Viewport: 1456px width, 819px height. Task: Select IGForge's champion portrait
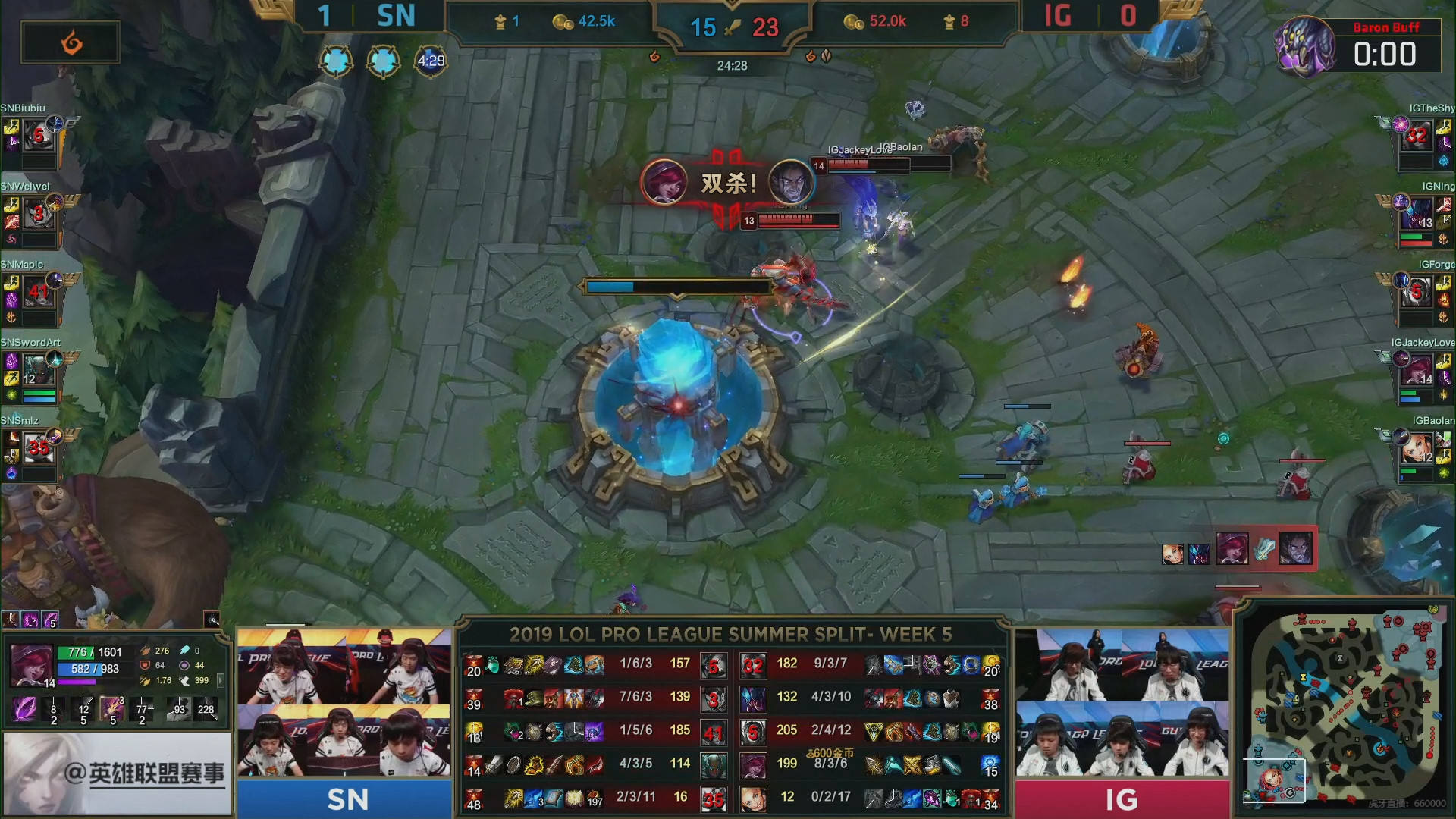tap(1416, 292)
